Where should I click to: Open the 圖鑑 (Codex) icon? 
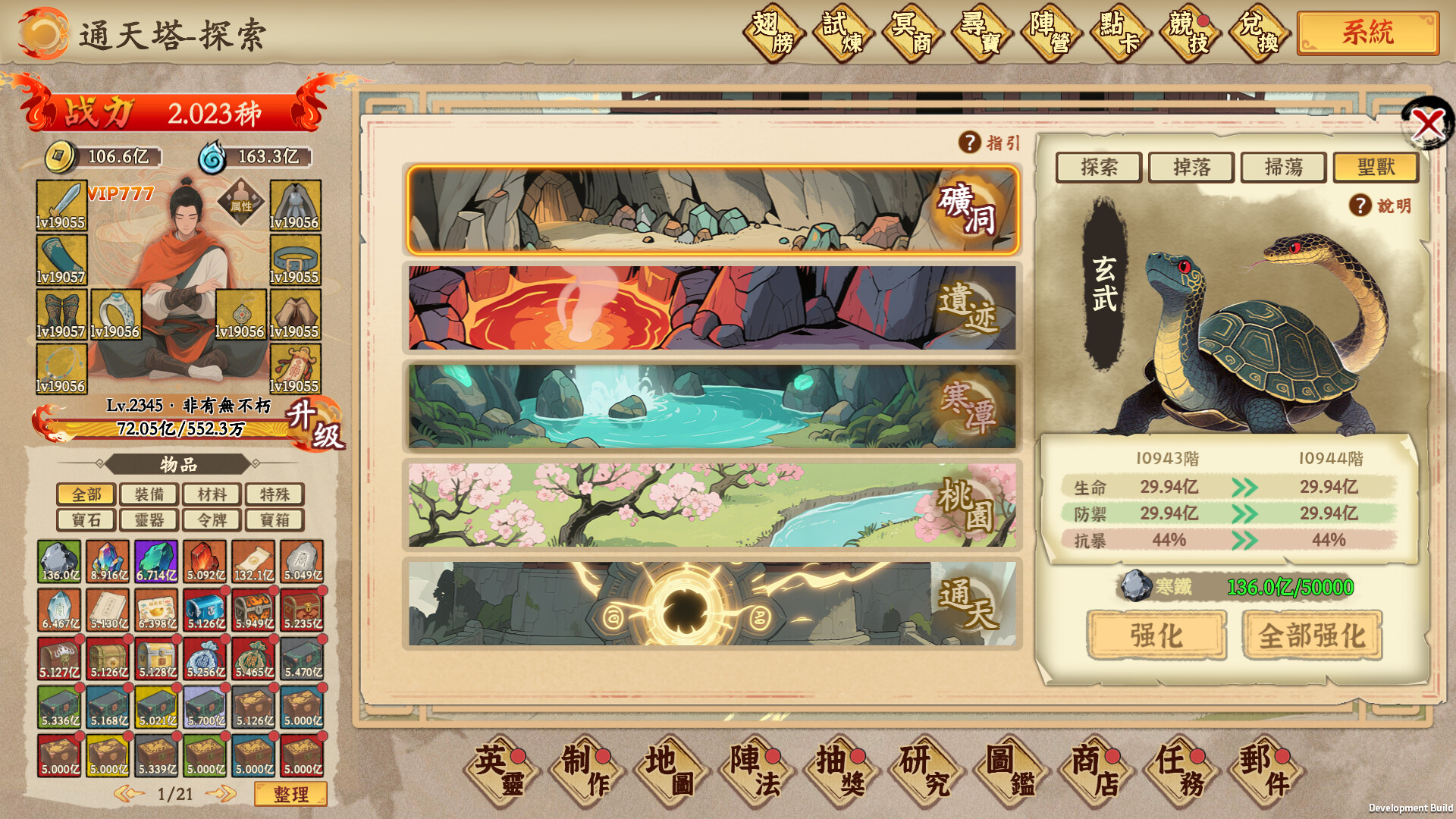(x=1009, y=770)
